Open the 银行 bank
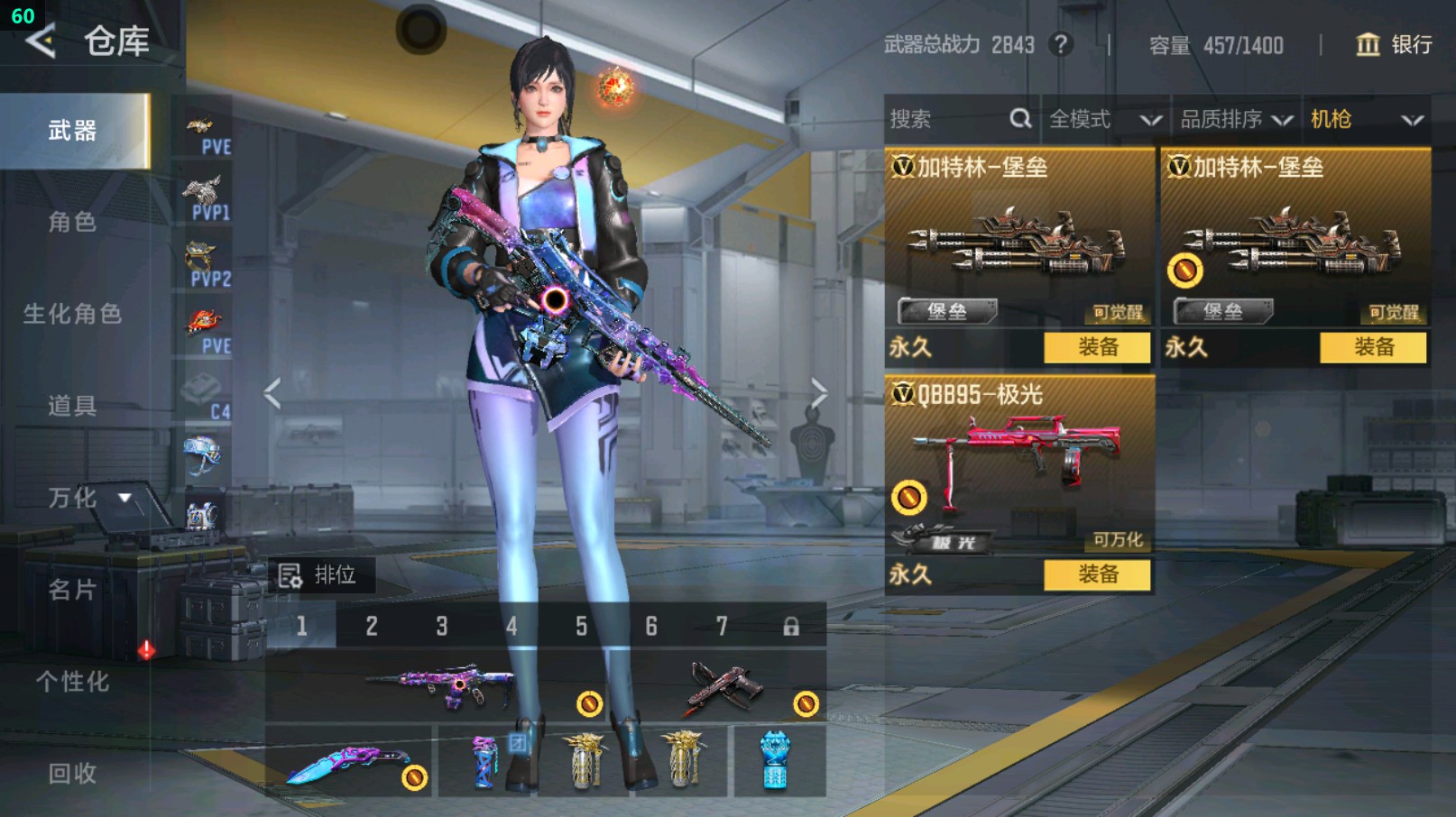The image size is (1456, 817). coord(1394,45)
